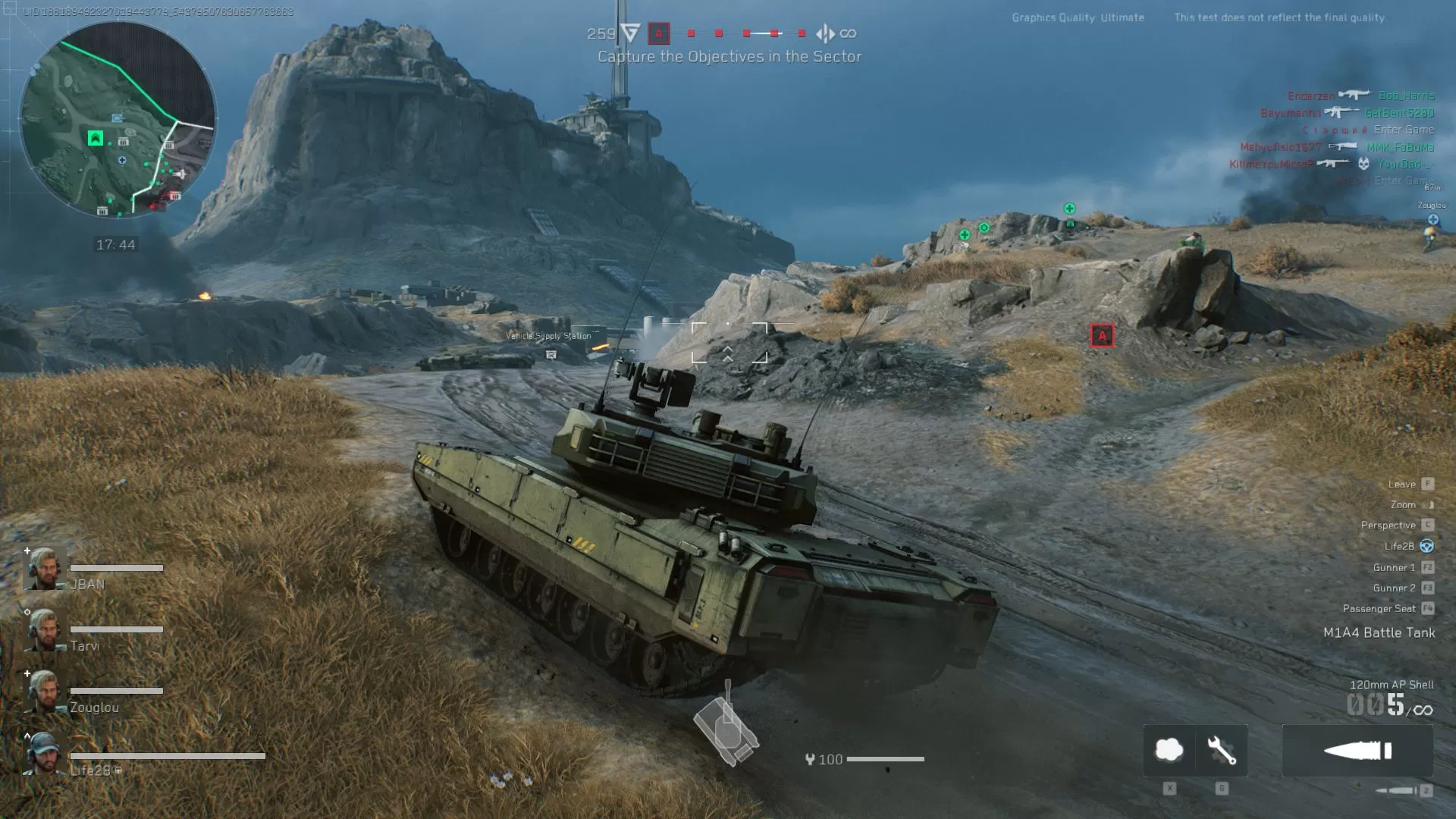
Task: Select squad member JBAN's portrait
Action: pos(44,569)
